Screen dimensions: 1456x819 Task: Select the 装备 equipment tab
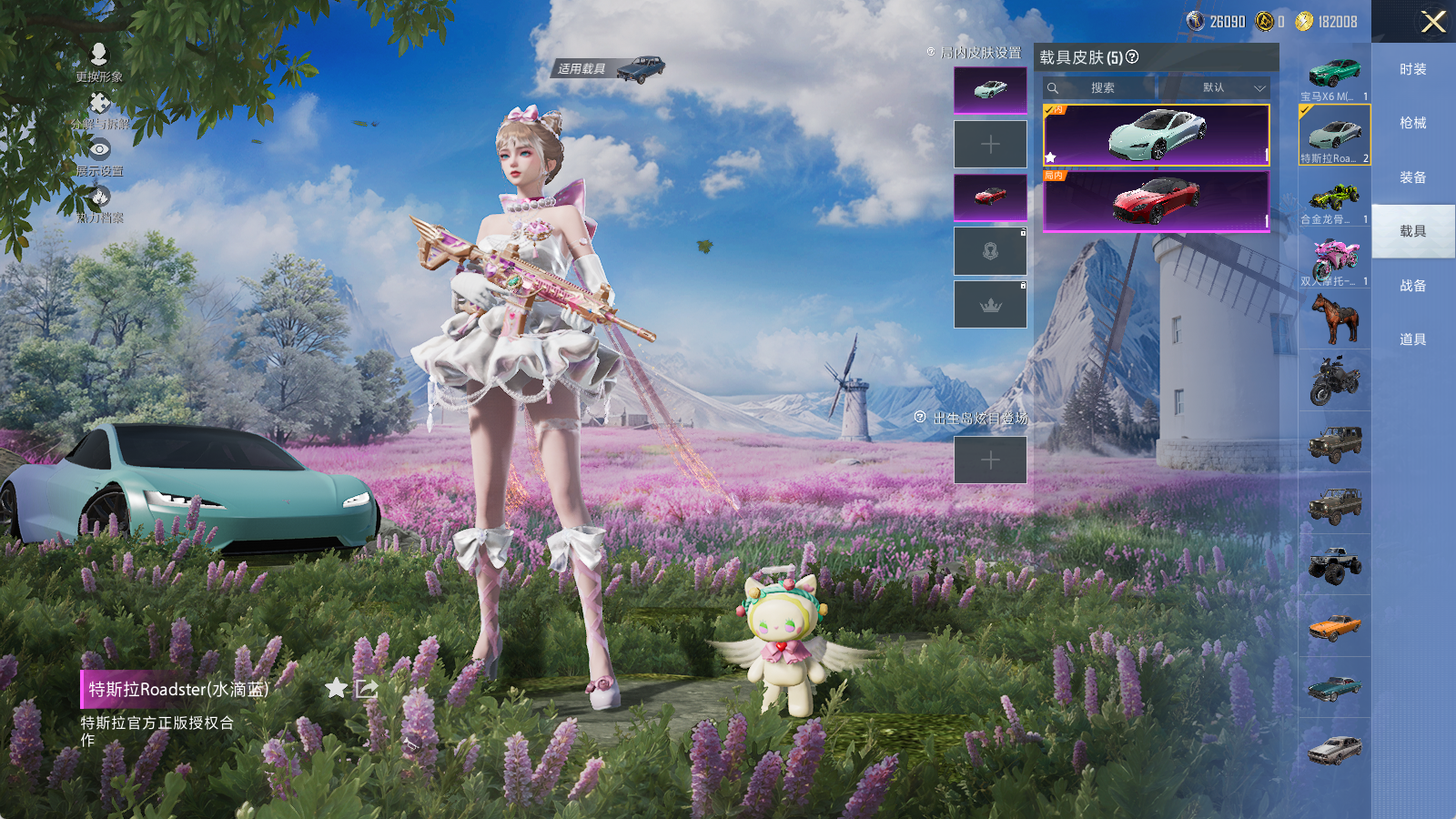point(1412,177)
